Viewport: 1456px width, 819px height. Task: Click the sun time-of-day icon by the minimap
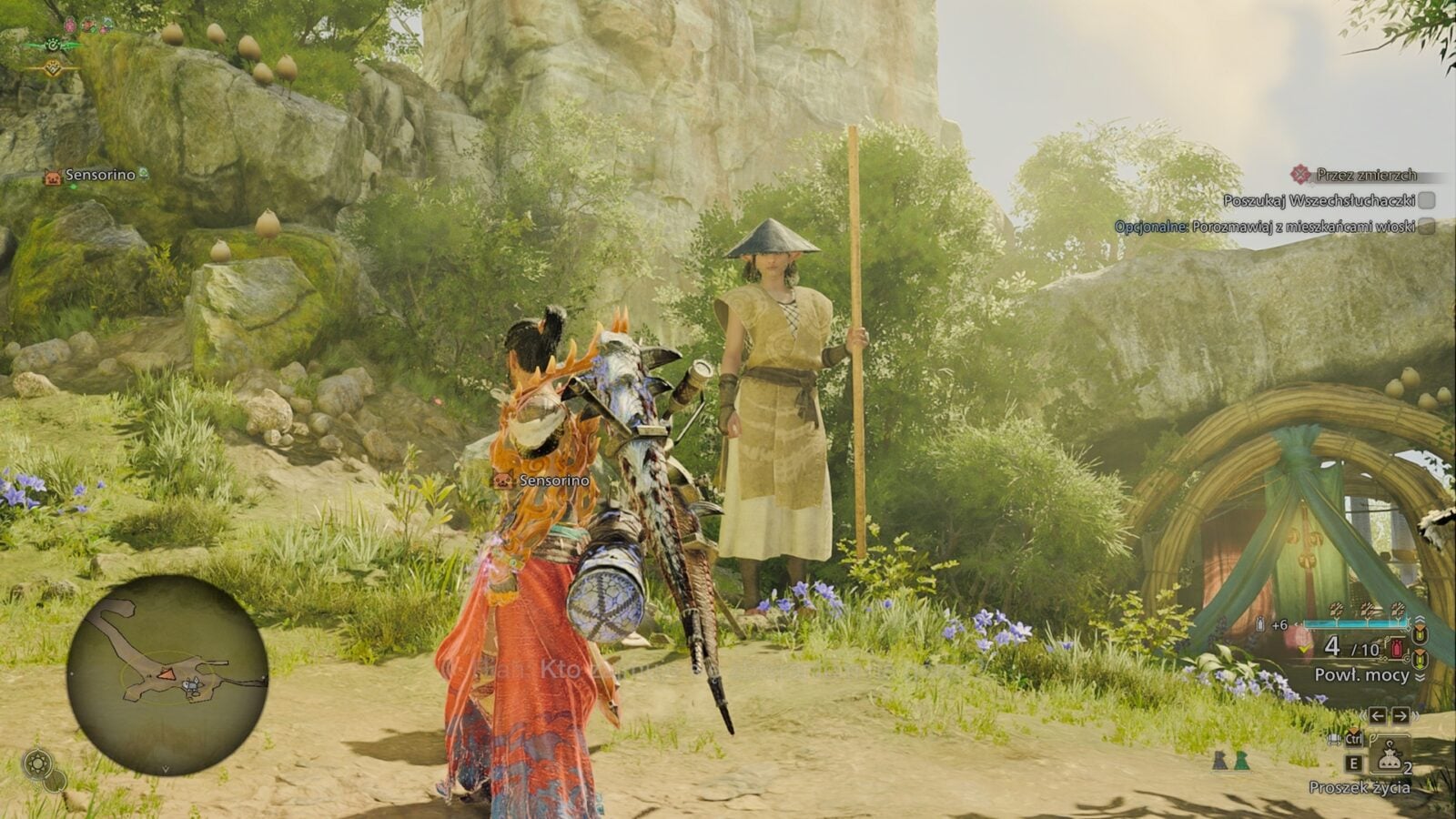(x=36, y=763)
